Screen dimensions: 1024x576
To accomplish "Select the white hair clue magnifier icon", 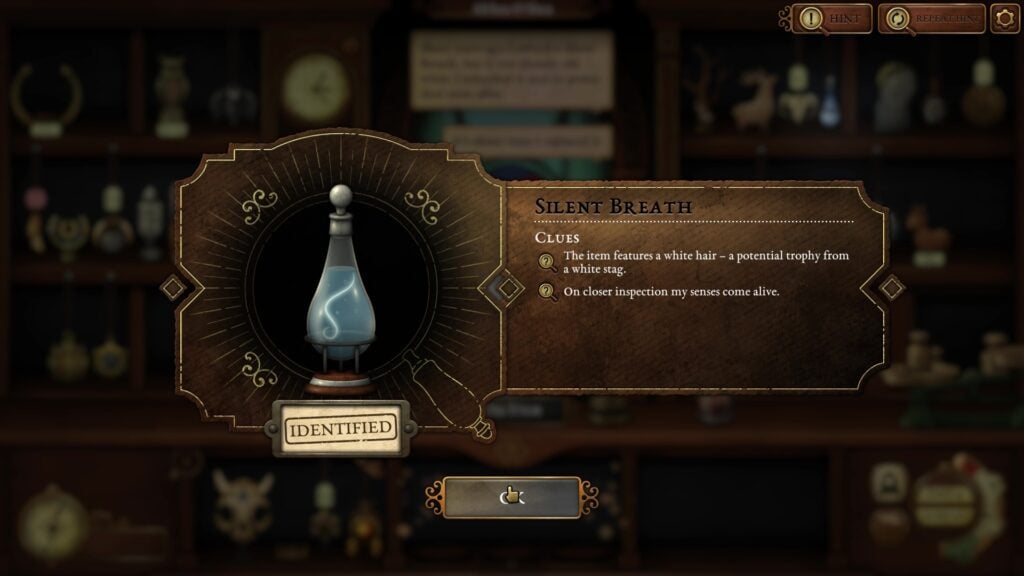I will click(x=547, y=263).
